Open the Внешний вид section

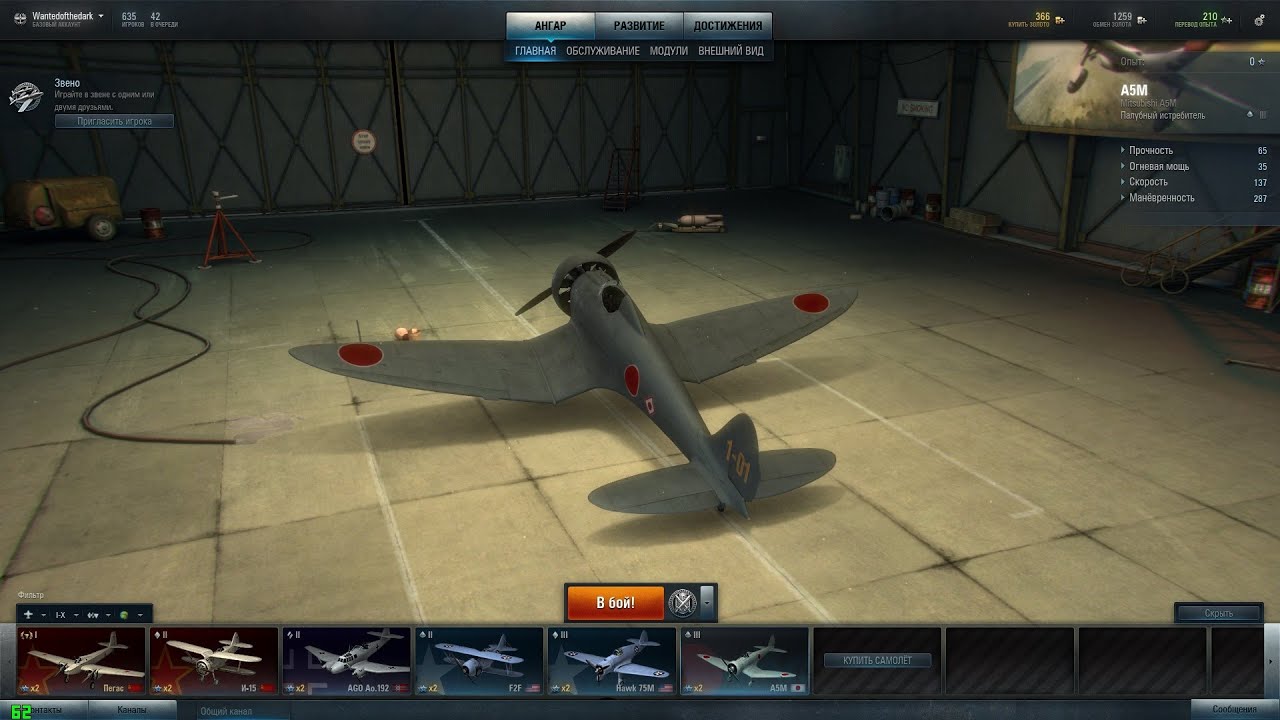point(730,51)
